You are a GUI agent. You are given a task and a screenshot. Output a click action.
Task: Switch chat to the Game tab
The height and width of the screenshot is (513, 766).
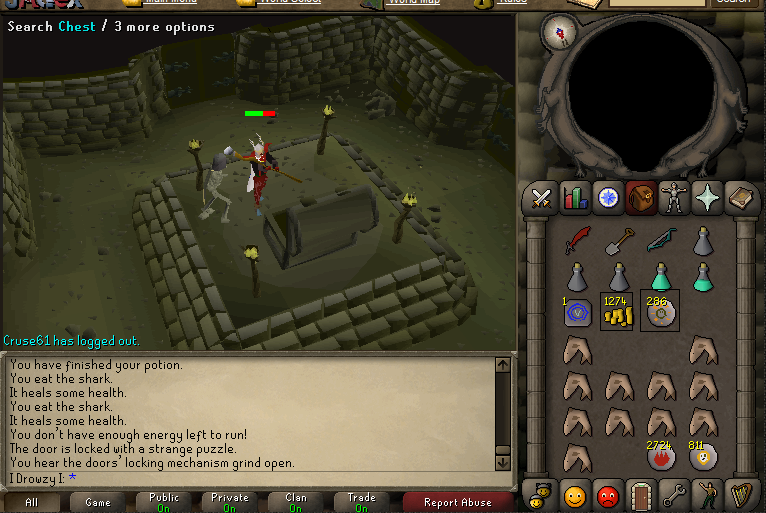98,502
